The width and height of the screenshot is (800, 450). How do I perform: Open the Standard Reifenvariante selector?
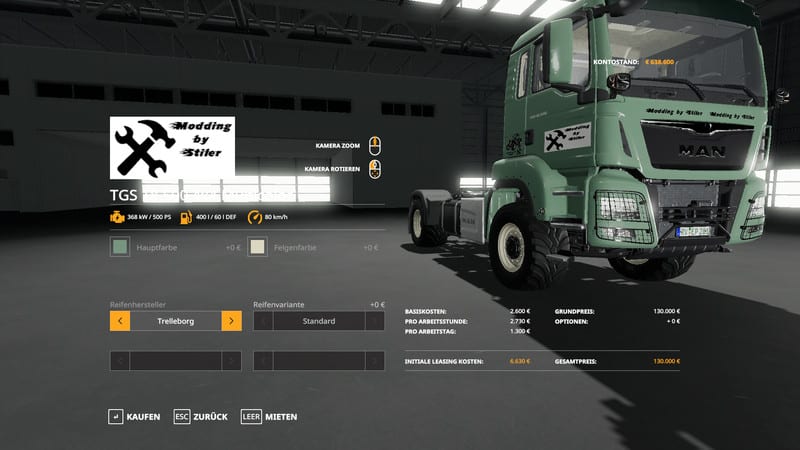pos(319,321)
